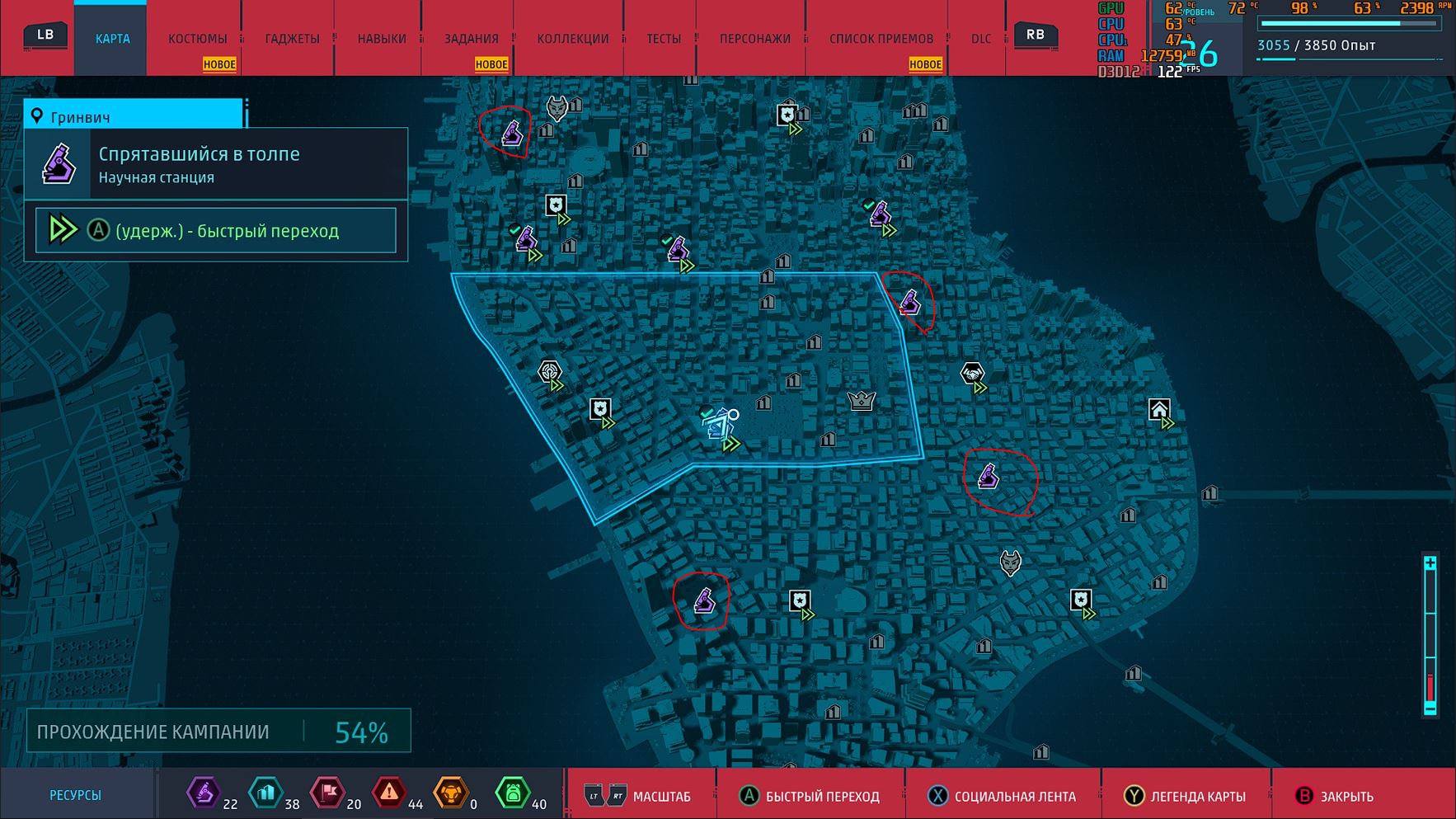The height and width of the screenshot is (819, 1456).
Task: Open the Коллекции tab
Action: 572,39
